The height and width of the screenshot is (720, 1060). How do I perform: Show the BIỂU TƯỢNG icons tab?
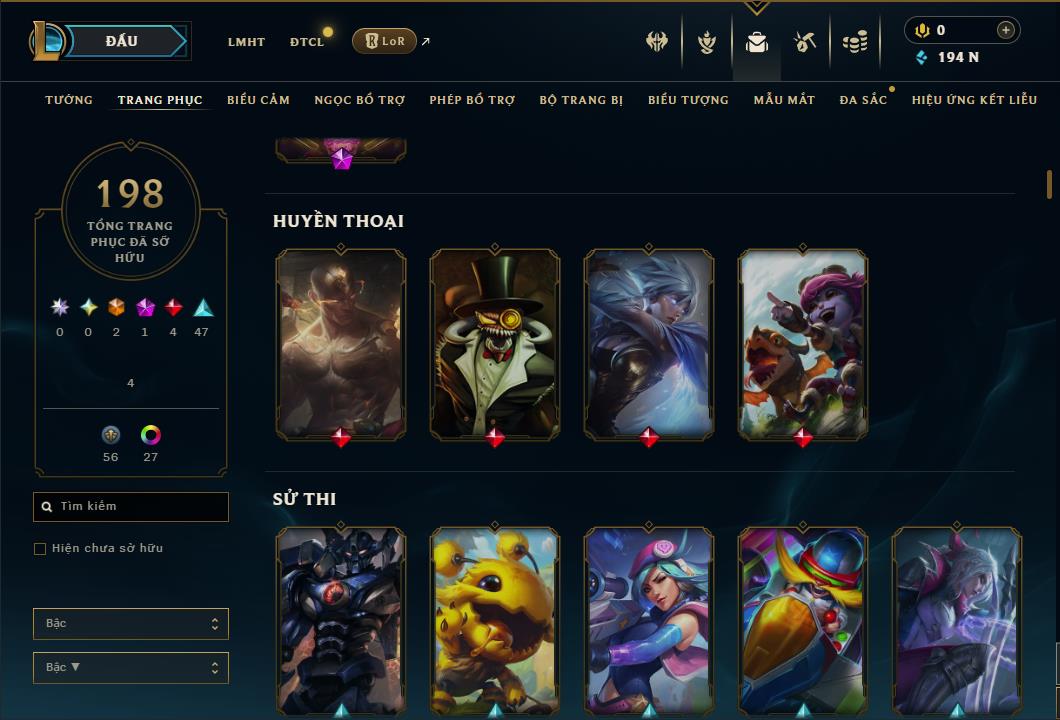click(688, 100)
